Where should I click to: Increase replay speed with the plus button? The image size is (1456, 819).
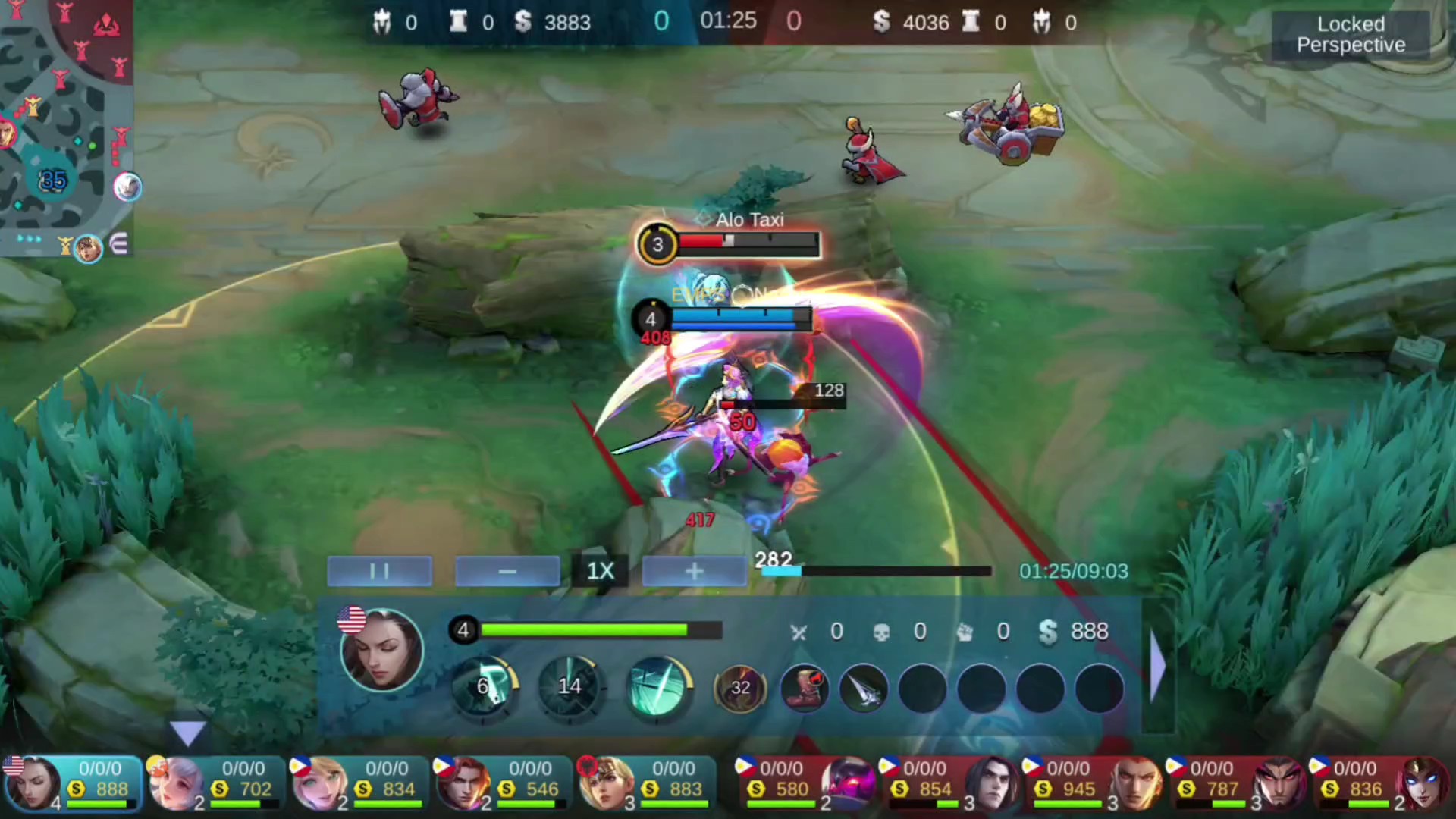[694, 571]
